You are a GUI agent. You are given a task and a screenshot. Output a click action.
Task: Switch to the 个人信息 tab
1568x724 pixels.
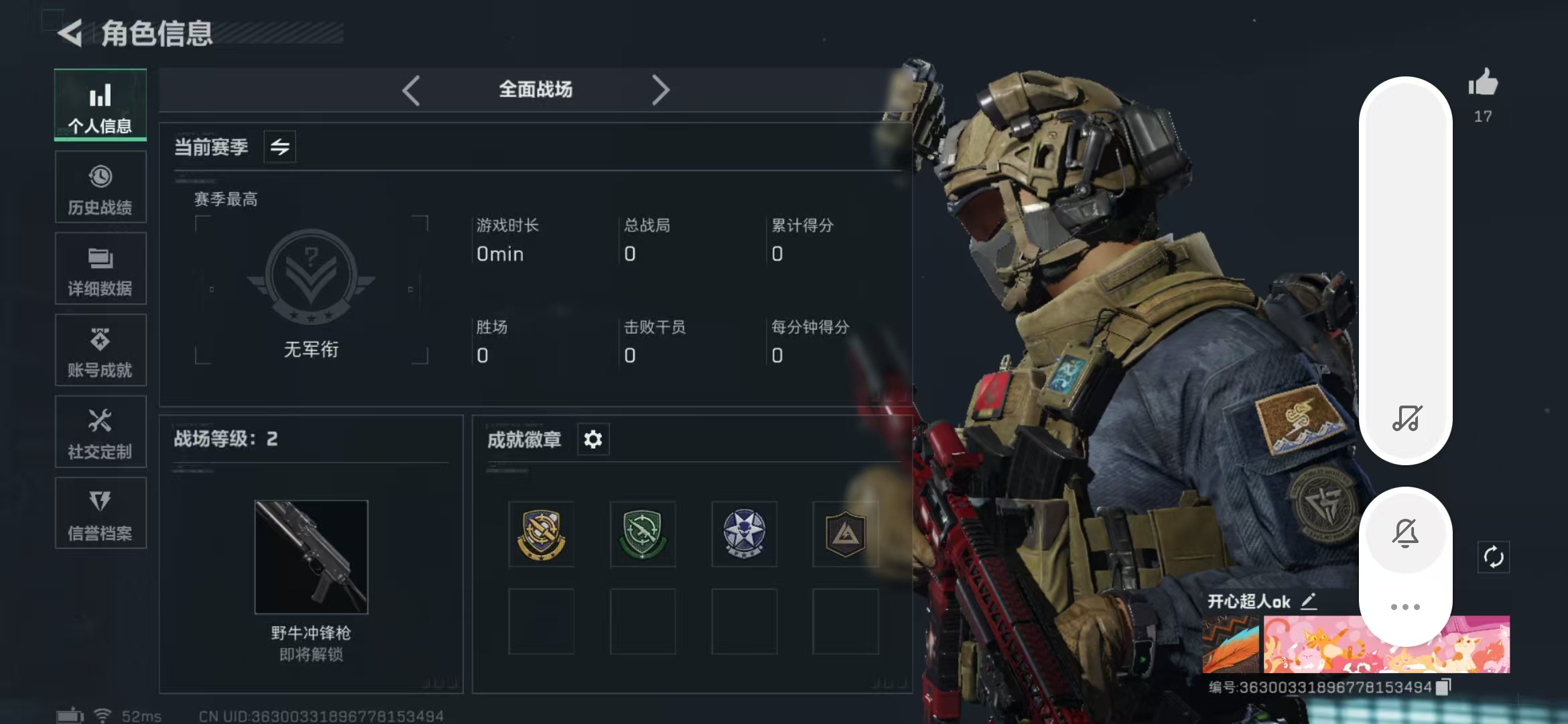click(101, 105)
